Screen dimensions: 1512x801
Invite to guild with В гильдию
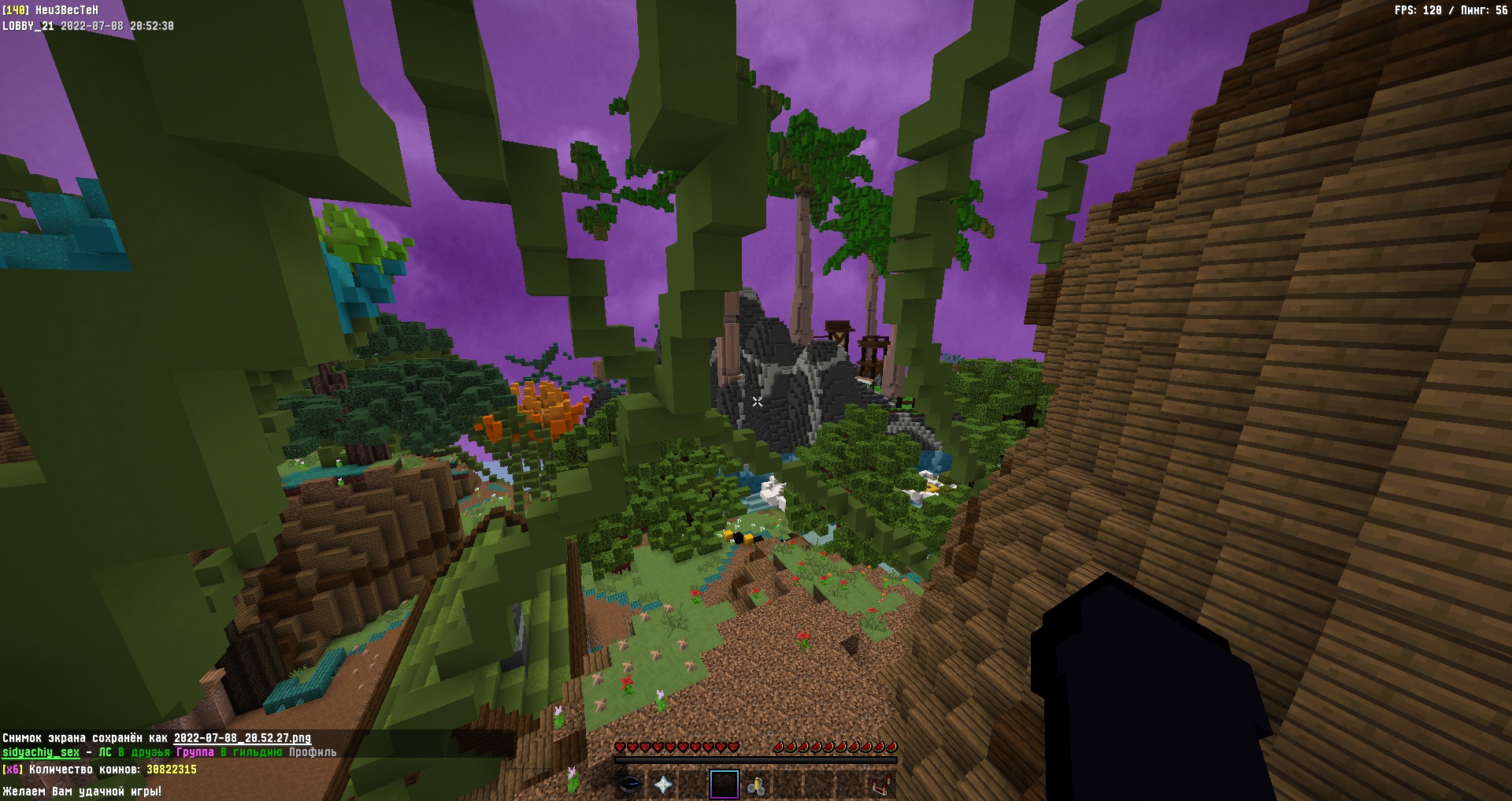[251, 752]
